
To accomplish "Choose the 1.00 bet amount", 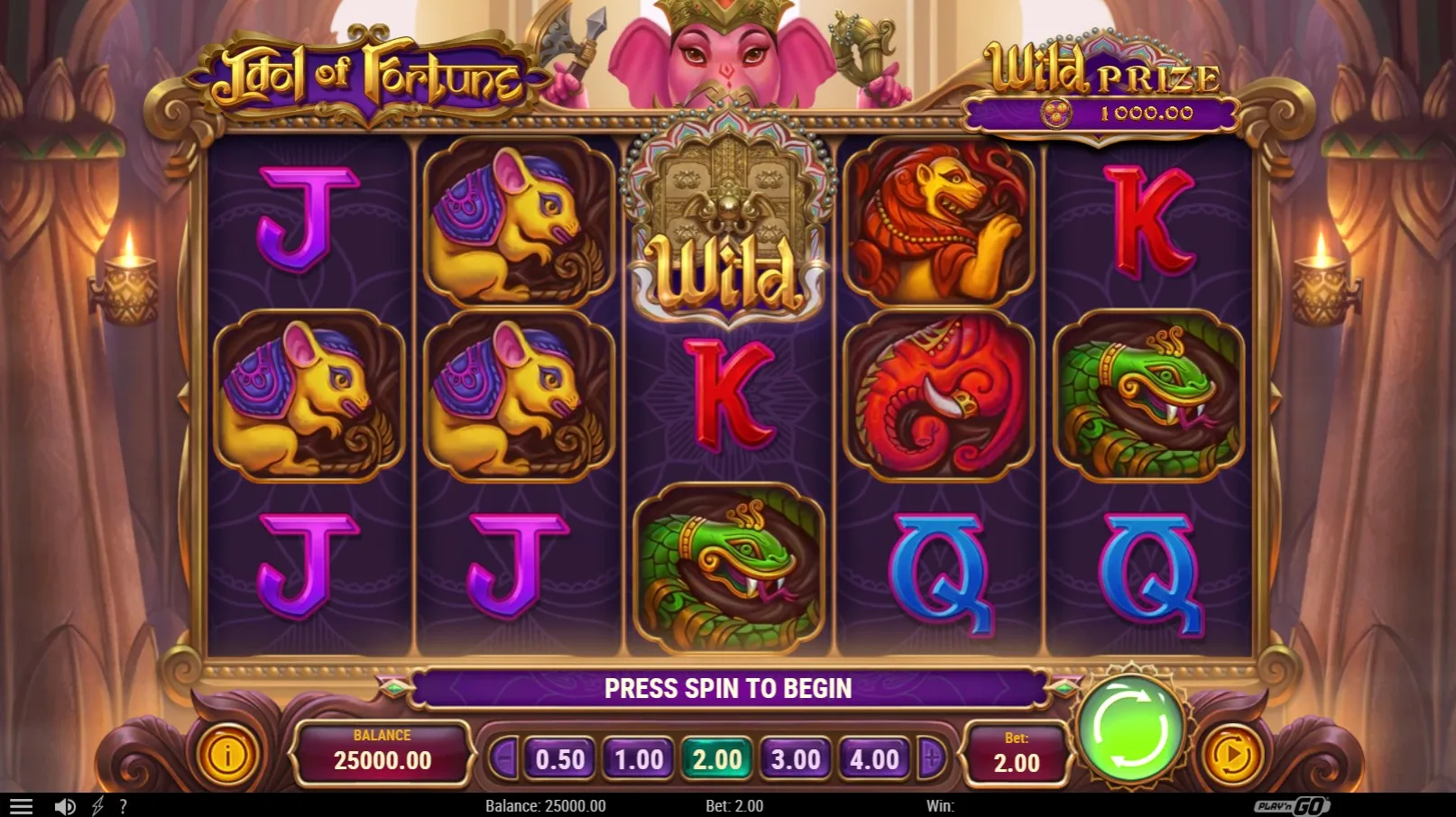I will click(x=639, y=759).
